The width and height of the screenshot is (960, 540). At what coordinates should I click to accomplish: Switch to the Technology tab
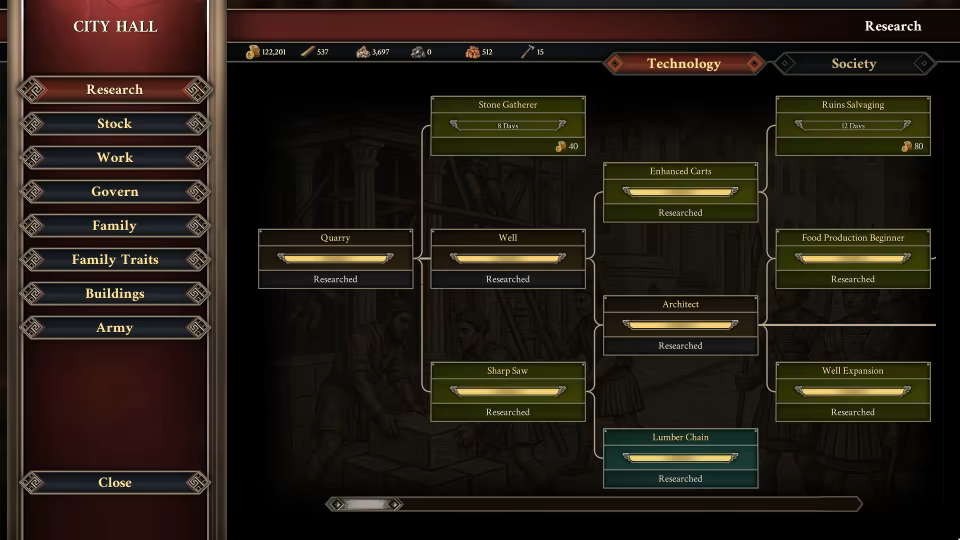pyautogui.click(x=683, y=64)
